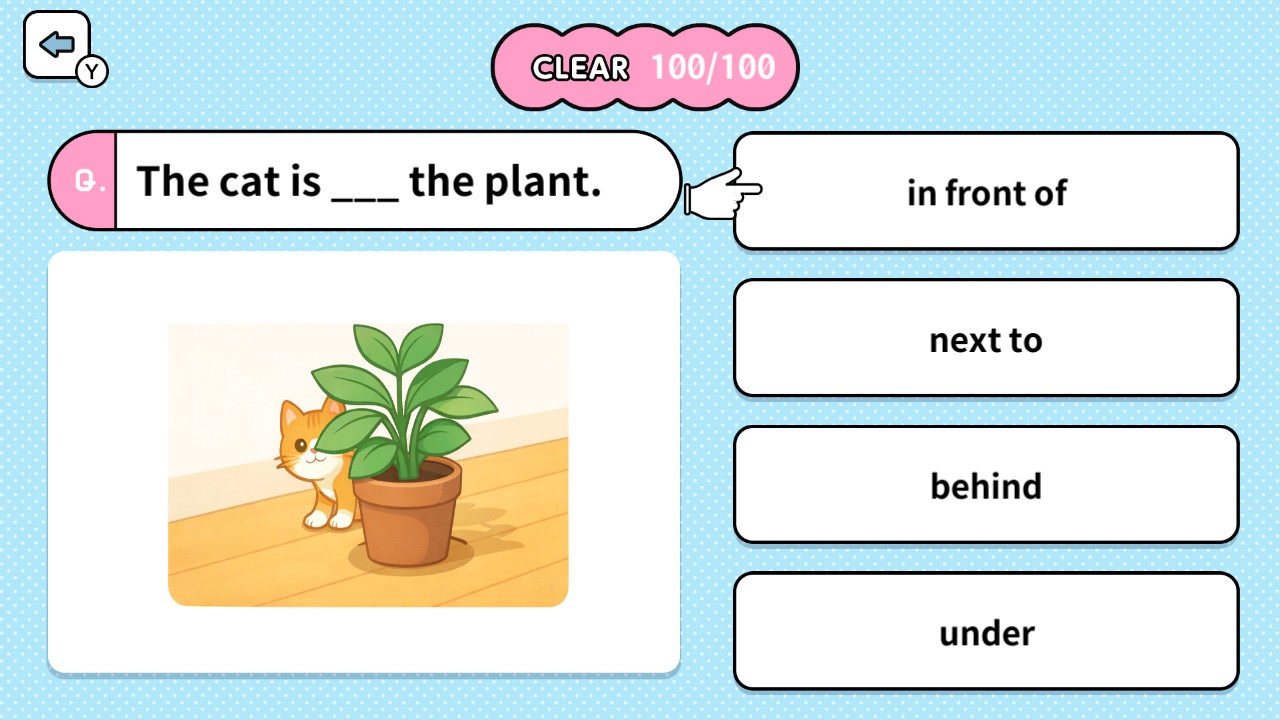Viewport: 1280px width, 720px height.
Task: Choose the 'behind' answer option
Action: (x=985, y=485)
